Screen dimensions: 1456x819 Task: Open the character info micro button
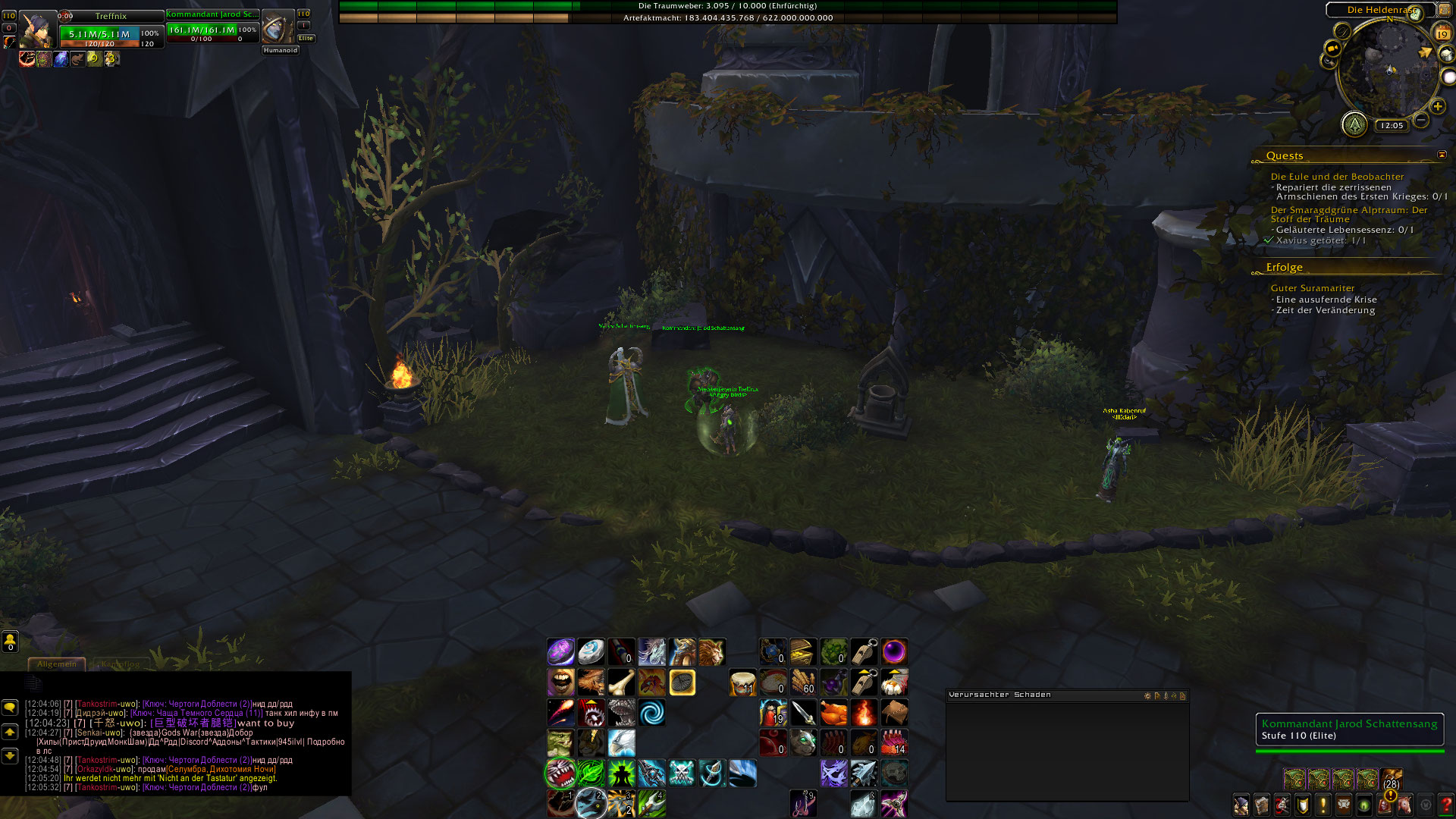[x=1241, y=805]
